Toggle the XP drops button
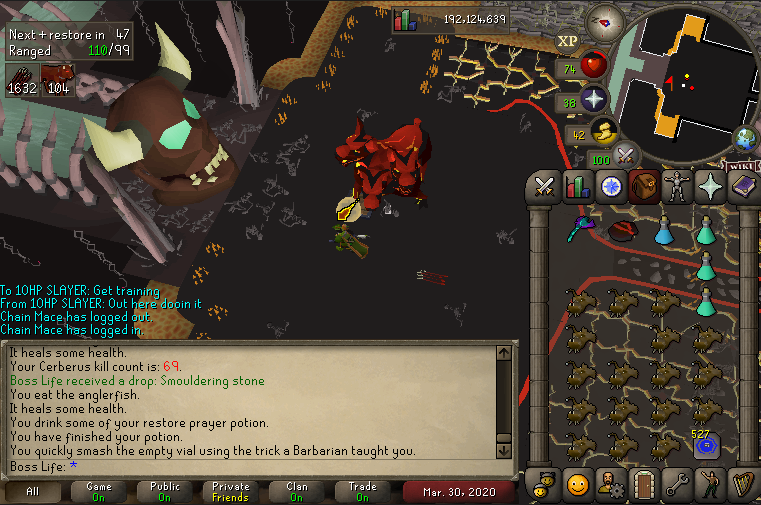 tap(567, 41)
